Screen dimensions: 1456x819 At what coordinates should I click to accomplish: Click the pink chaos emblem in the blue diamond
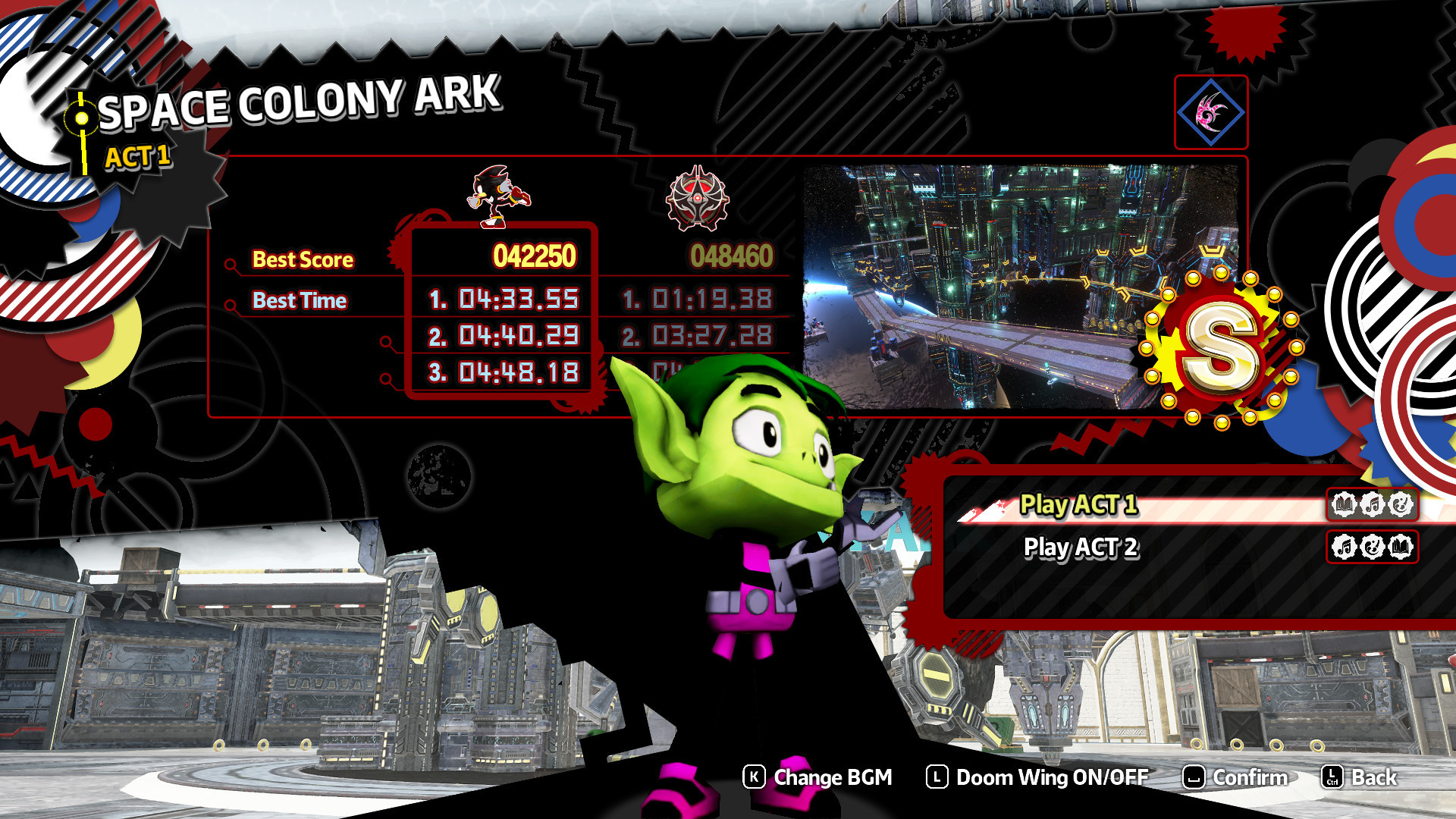coord(1210,112)
